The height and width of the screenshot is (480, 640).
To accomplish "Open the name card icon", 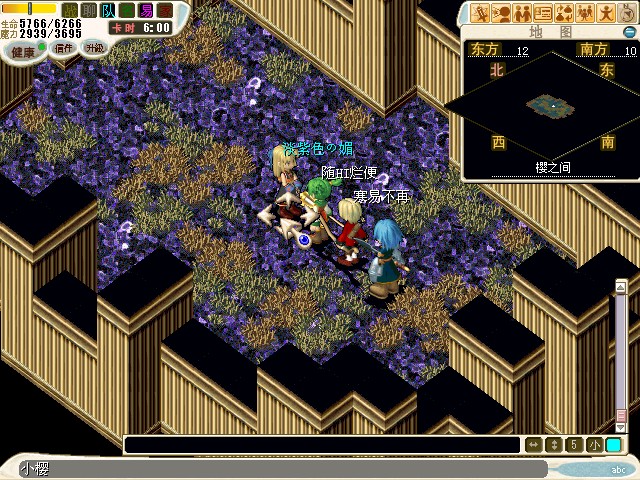I will [x=543, y=13].
